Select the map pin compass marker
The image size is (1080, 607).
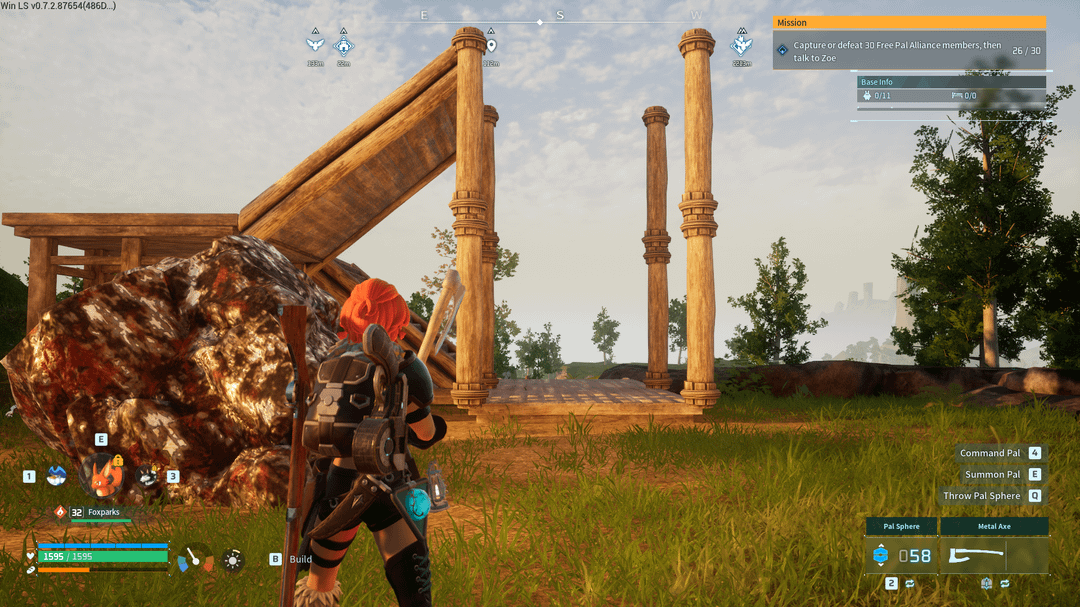[x=490, y=45]
